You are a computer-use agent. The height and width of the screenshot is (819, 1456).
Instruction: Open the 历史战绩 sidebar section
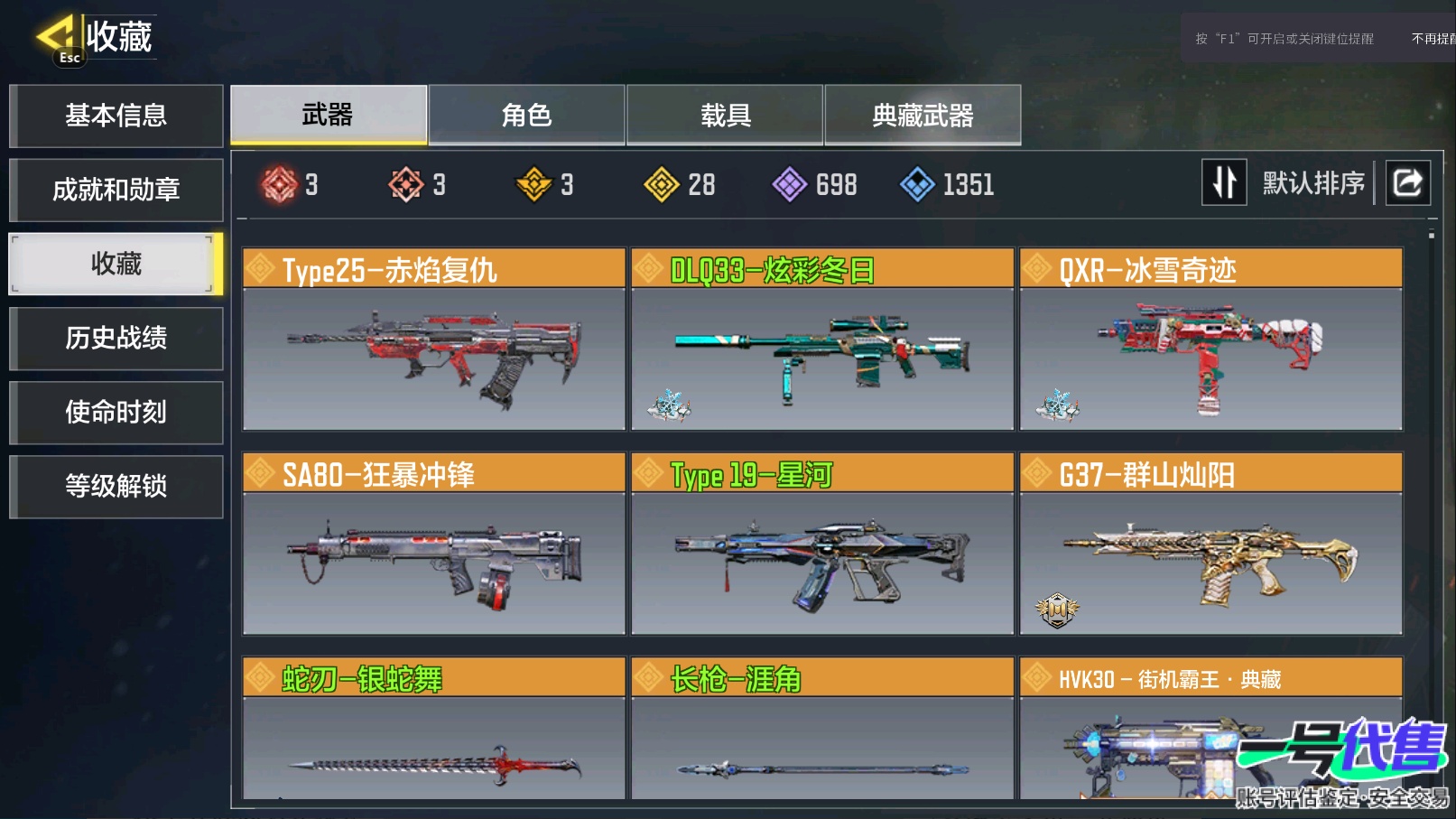(x=116, y=339)
